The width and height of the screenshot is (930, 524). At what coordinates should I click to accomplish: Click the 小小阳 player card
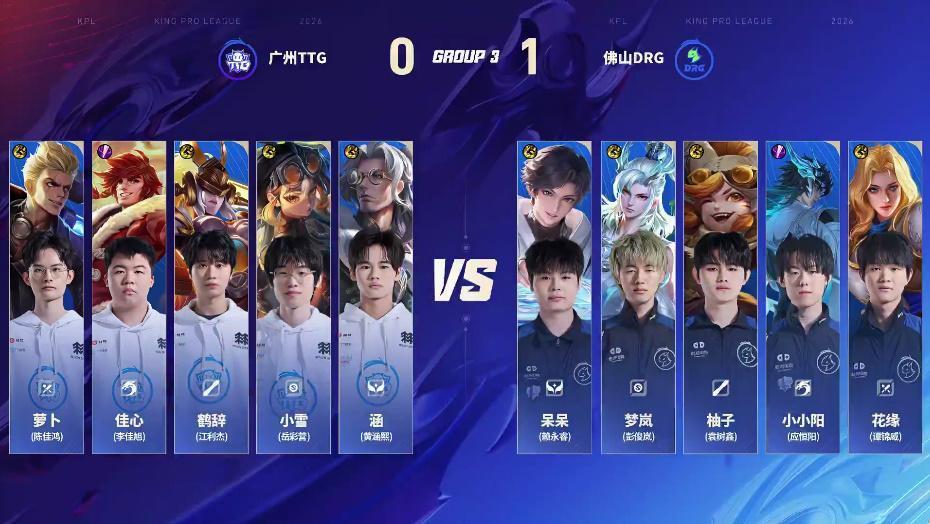802,296
